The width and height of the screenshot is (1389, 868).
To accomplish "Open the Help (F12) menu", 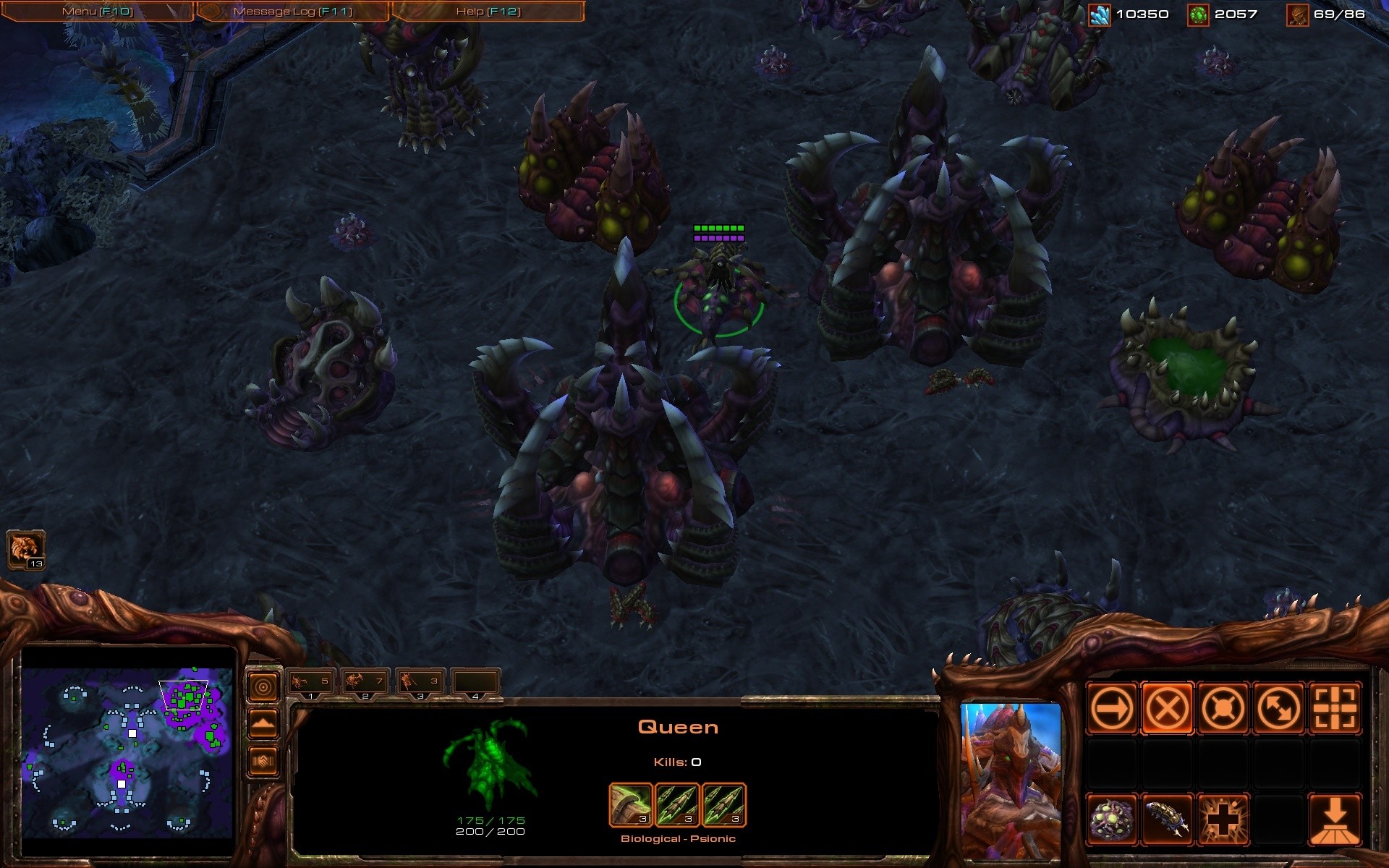I will pyautogui.click(x=488, y=12).
